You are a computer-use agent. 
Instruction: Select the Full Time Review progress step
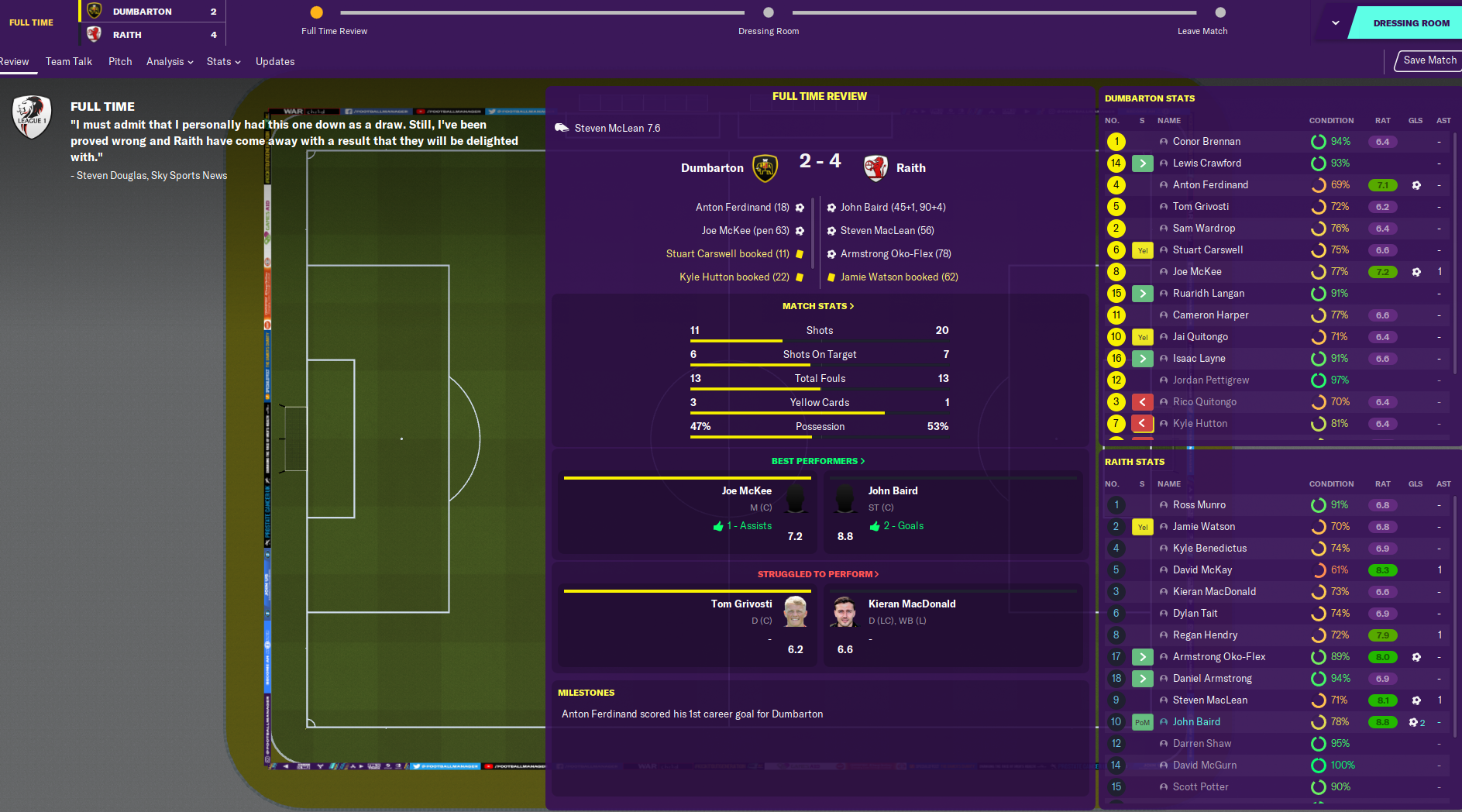click(x=317, y=12)
